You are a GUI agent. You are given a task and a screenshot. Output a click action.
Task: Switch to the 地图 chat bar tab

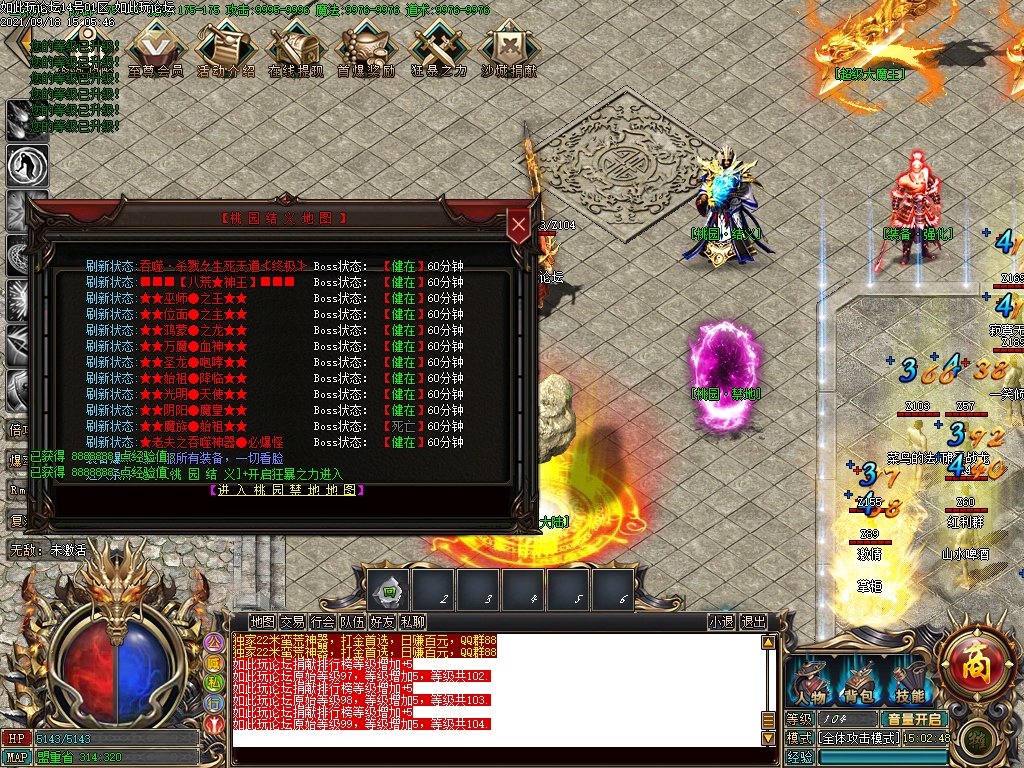pos(262,622)
